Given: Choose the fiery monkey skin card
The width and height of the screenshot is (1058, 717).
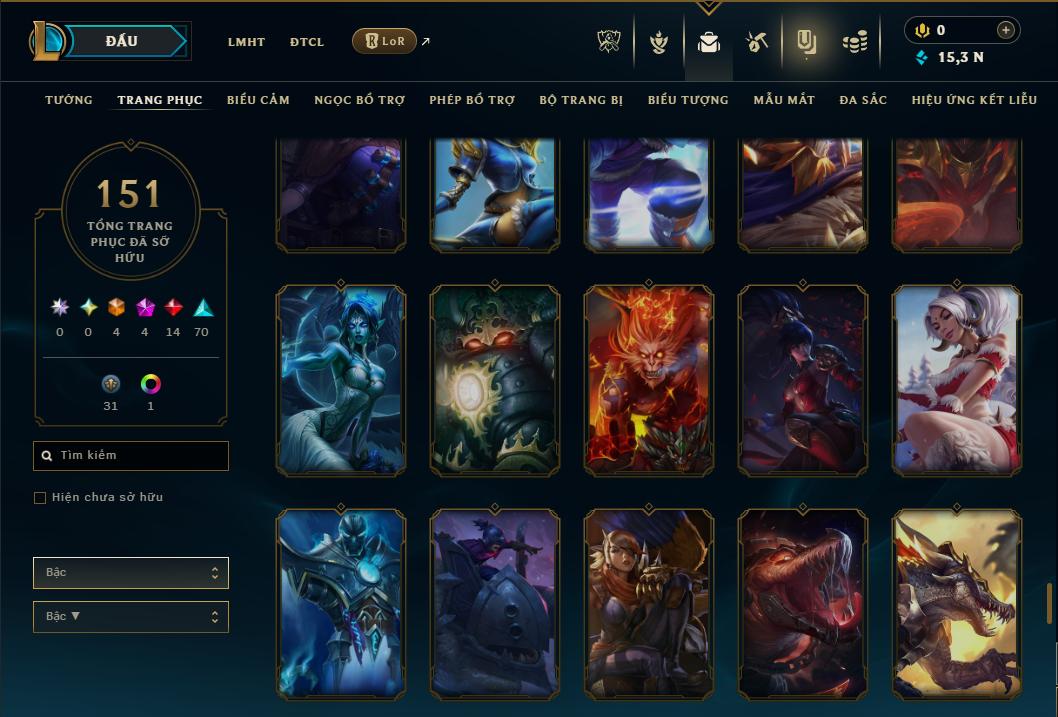Looking at the screenshot, I should click(649, 379).
